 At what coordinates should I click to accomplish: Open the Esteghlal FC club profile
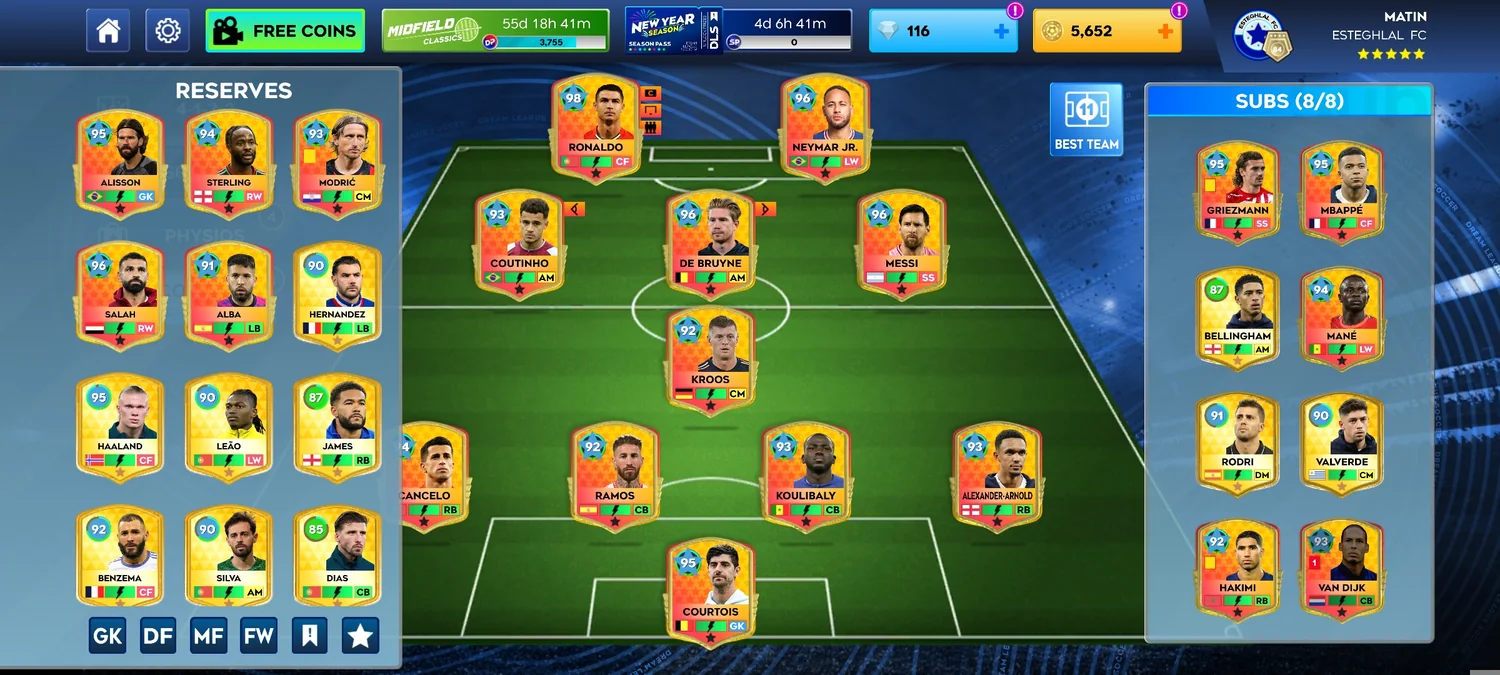[1262, 35]
